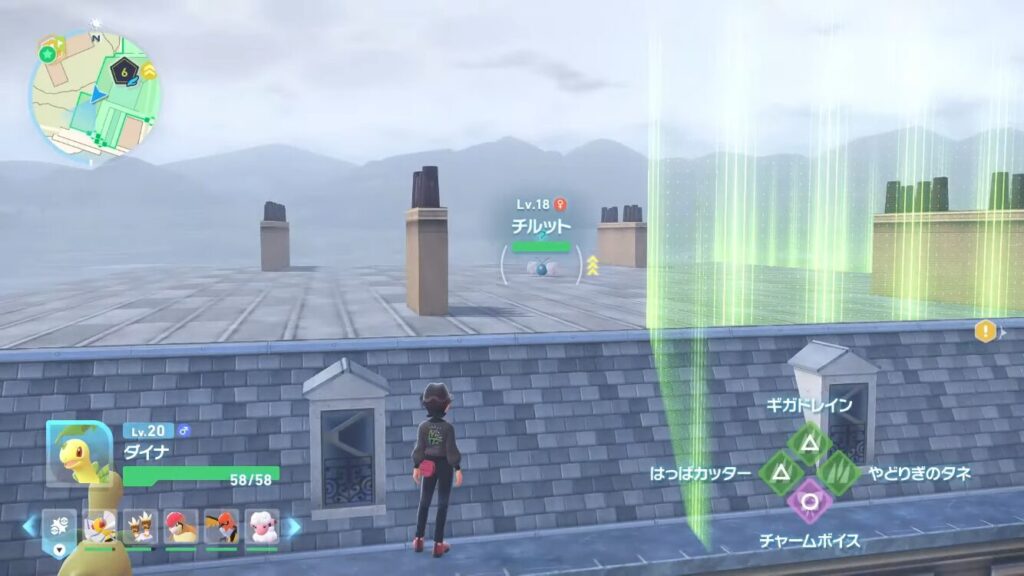
Task: Select the green star marker on minimap
Action: 46,53
